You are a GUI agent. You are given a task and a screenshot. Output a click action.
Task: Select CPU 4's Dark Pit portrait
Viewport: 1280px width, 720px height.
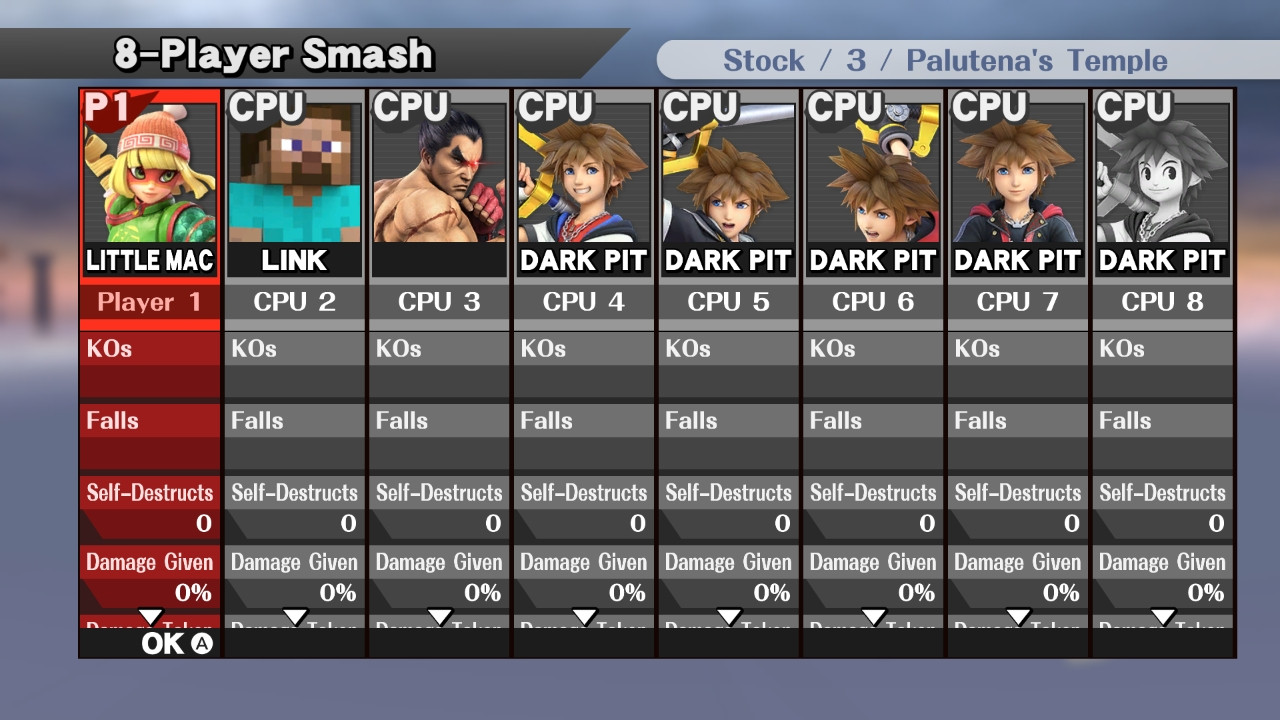pos(583,175)
